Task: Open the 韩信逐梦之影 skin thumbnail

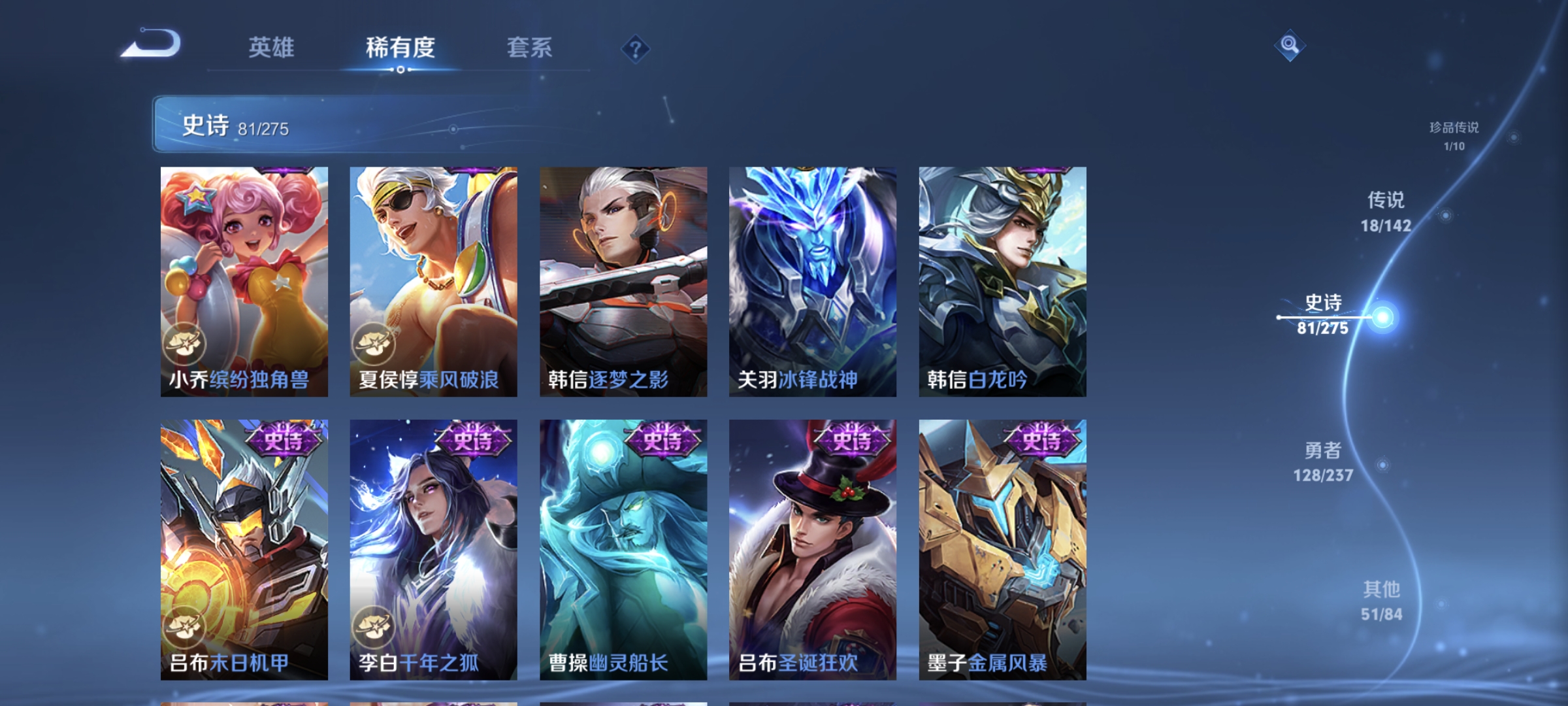Action: pyautogui.click(x=625, y=281)
